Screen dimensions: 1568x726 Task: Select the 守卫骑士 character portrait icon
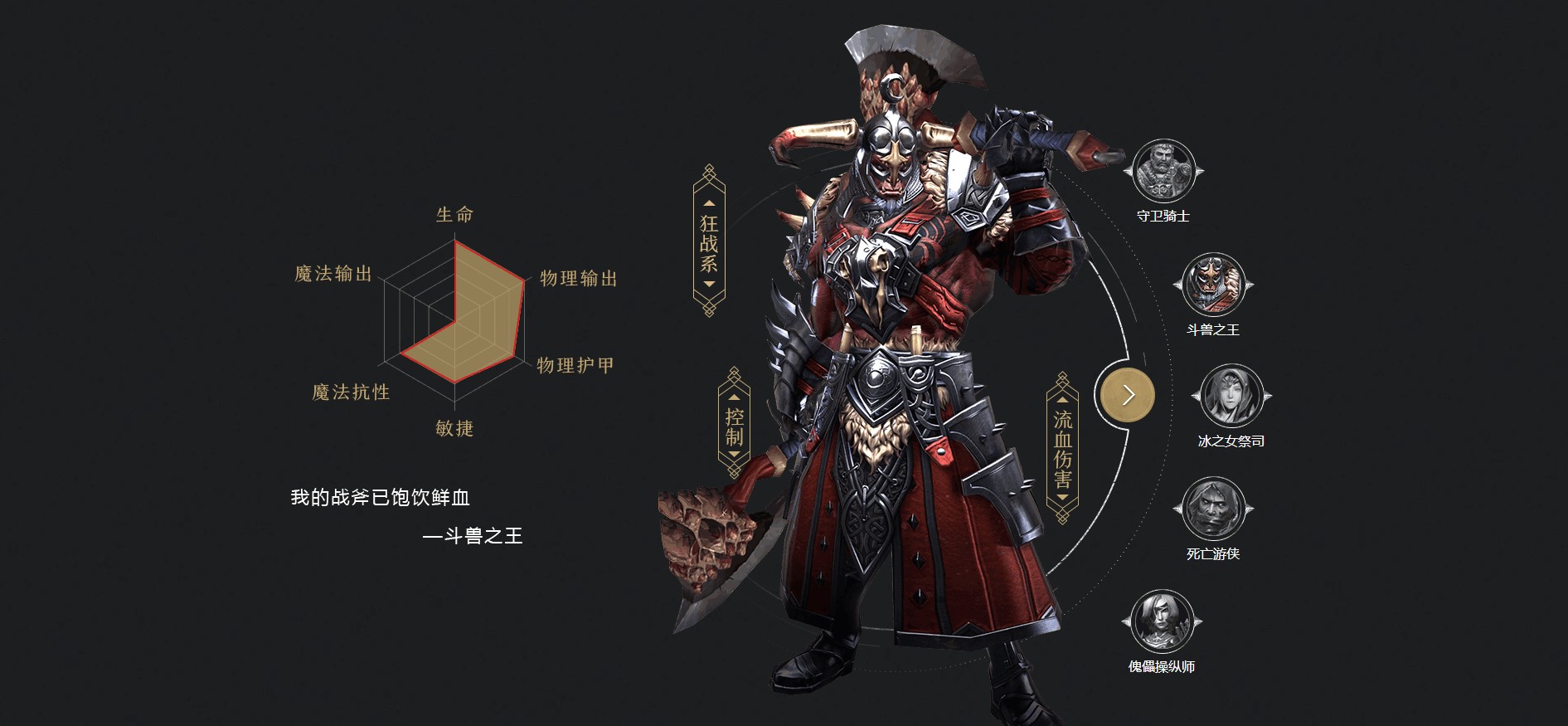click(1163, 170)
